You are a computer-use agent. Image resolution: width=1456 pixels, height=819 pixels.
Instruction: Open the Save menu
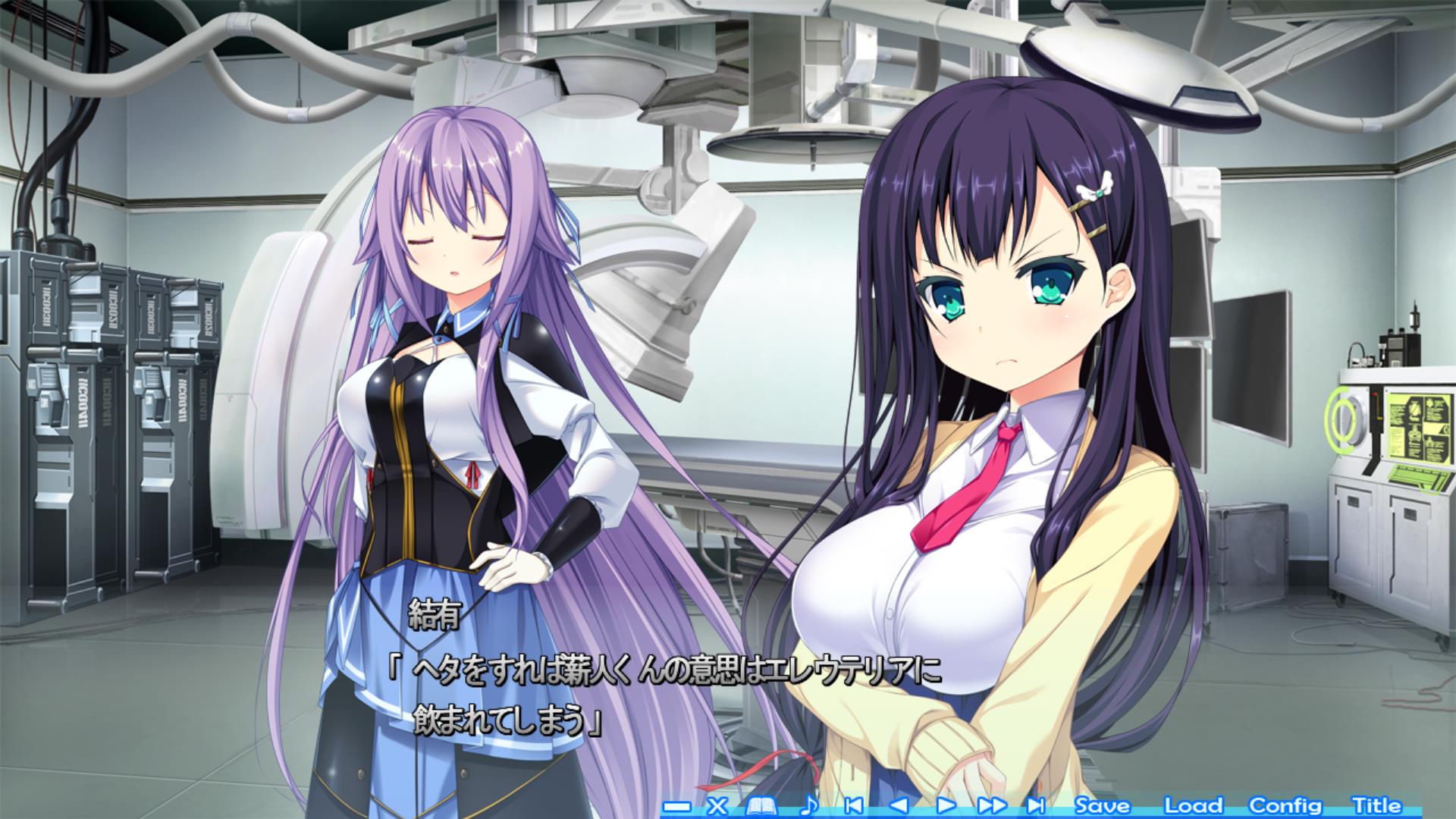(x=1102, y=805)
